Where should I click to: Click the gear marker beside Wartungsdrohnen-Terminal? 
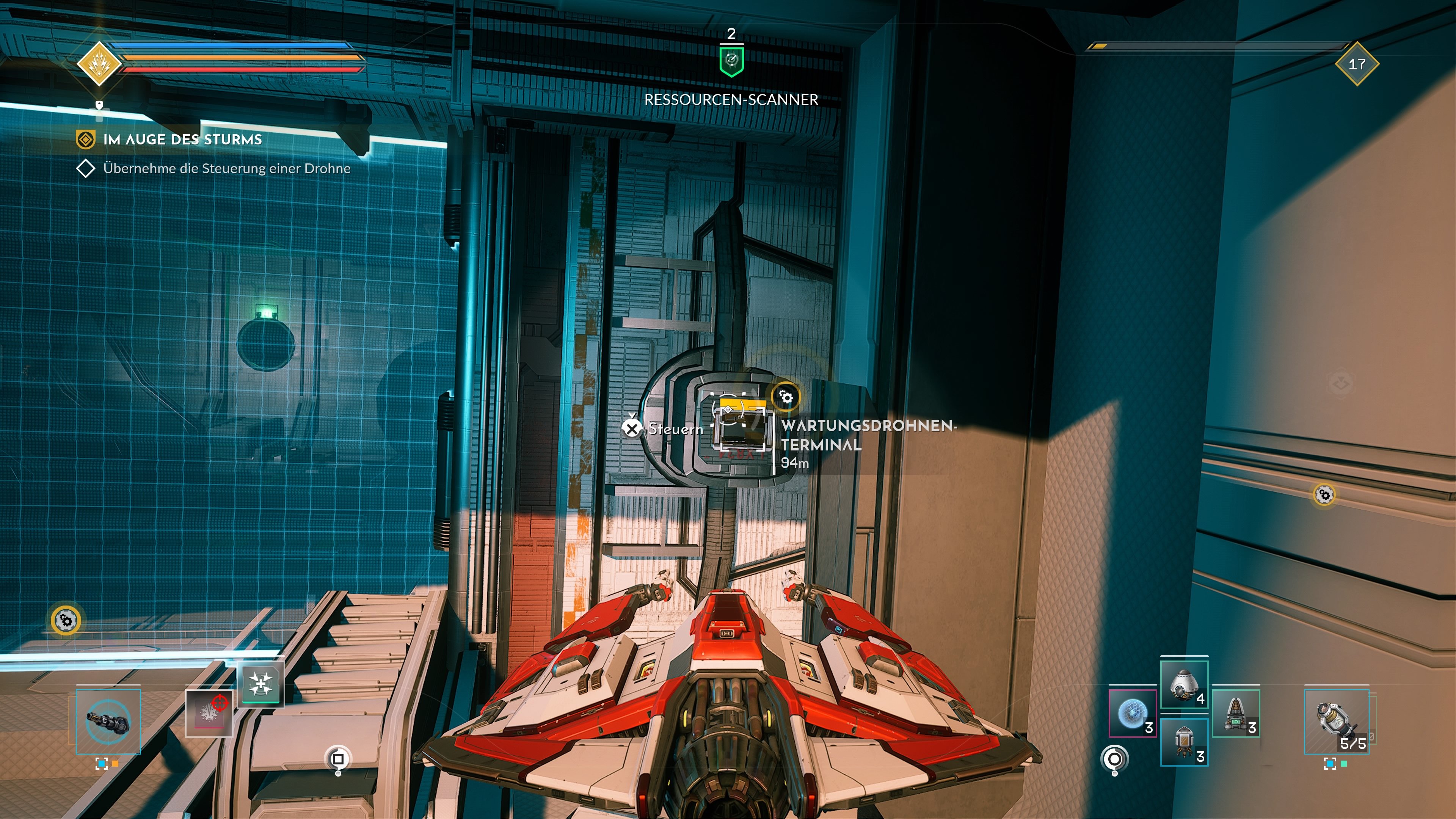pos(786,397)
